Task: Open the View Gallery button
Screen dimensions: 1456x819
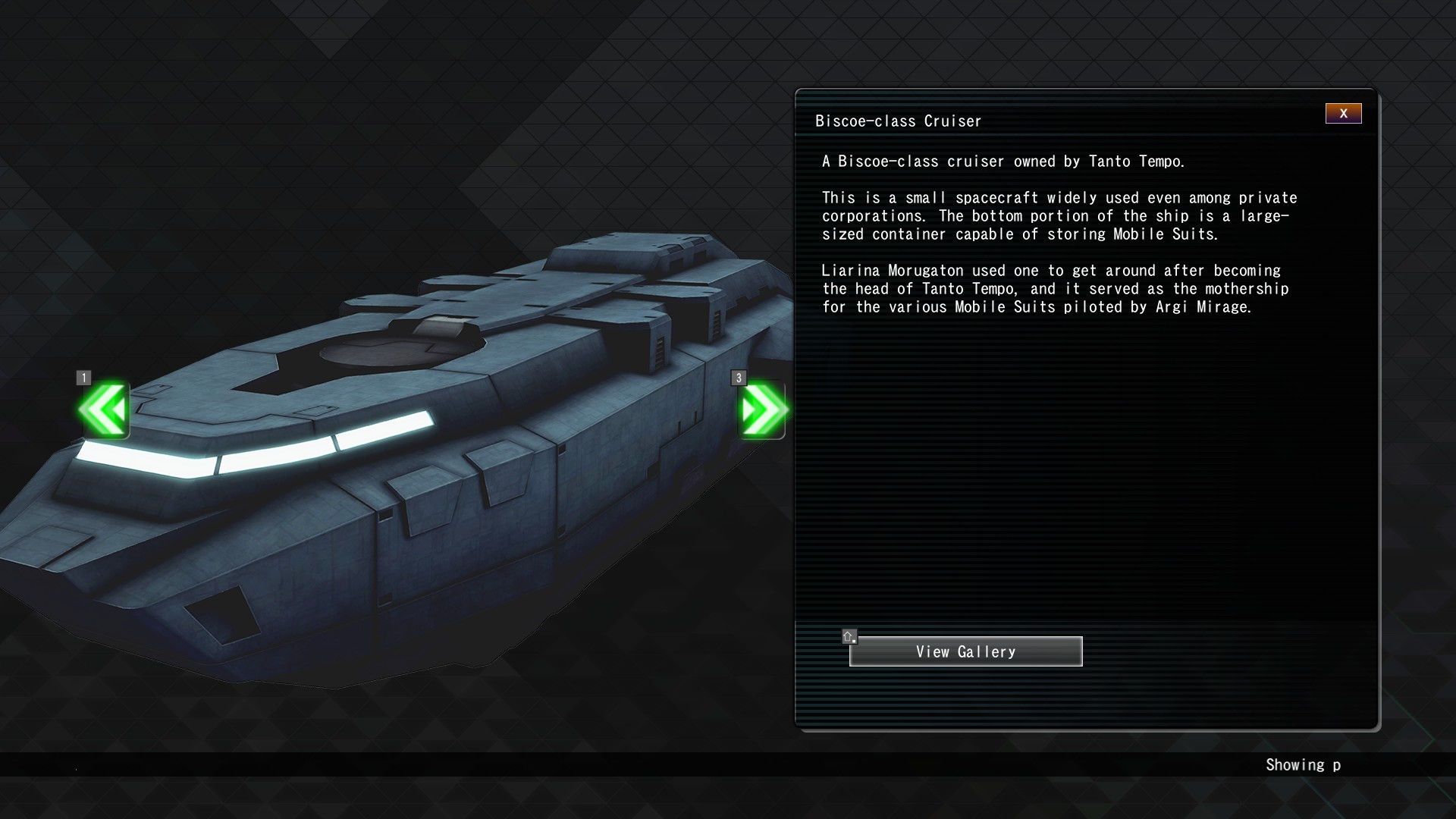Action: tap(965, 651)
